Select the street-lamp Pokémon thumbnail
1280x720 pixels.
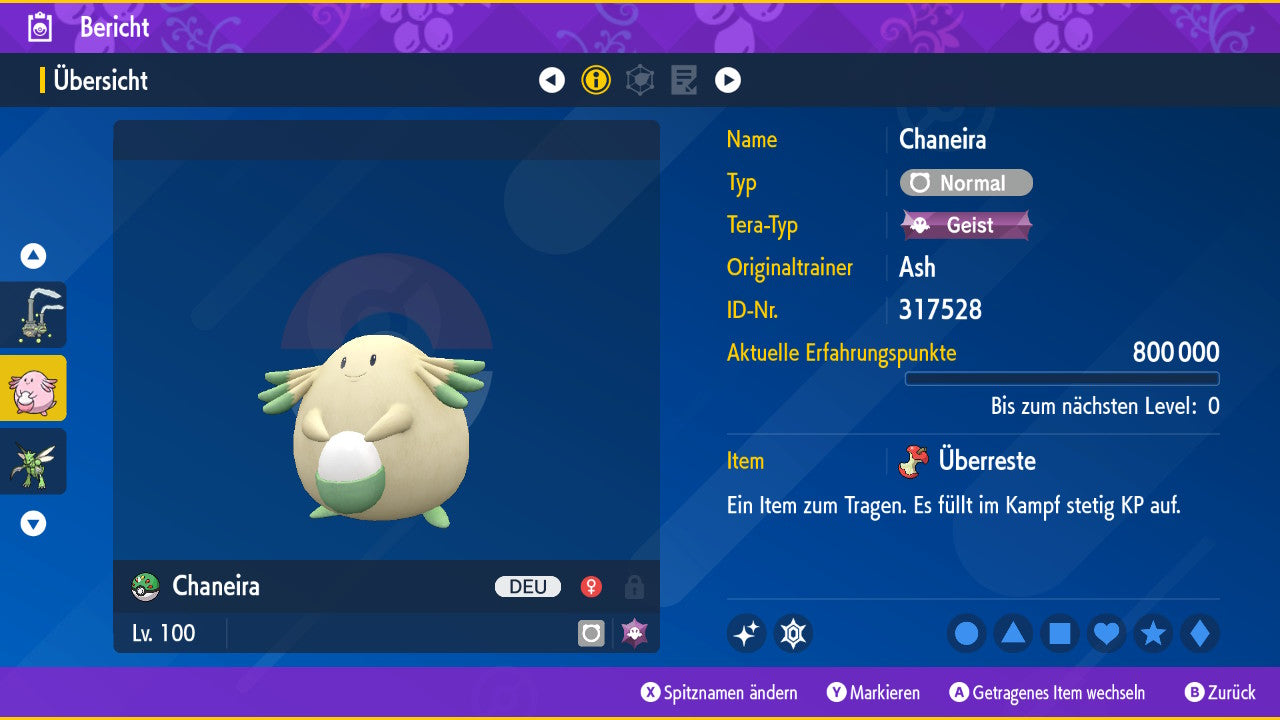click(33, 315)
